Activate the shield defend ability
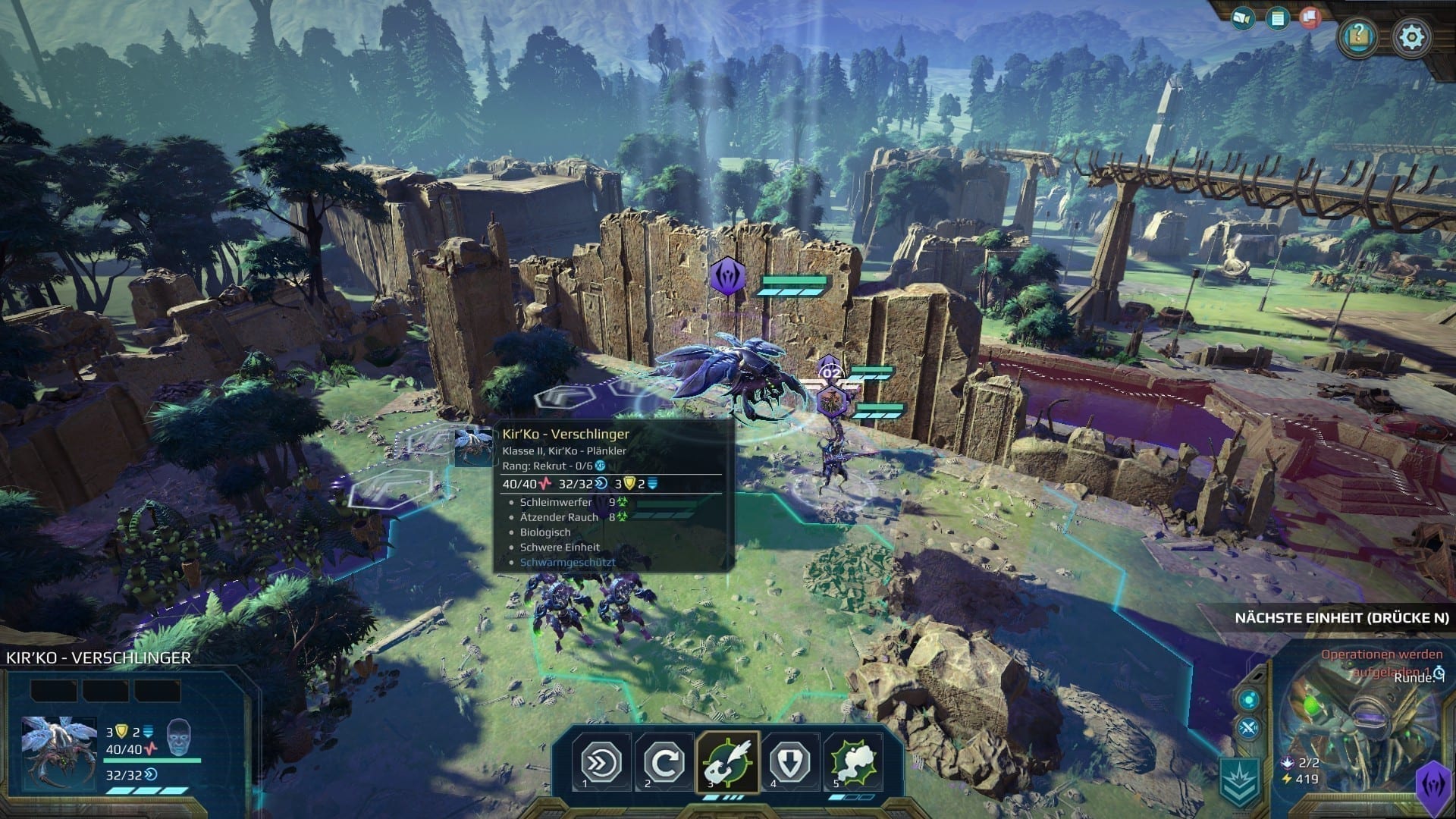The image size is (1456, 819). click(790, 762)
